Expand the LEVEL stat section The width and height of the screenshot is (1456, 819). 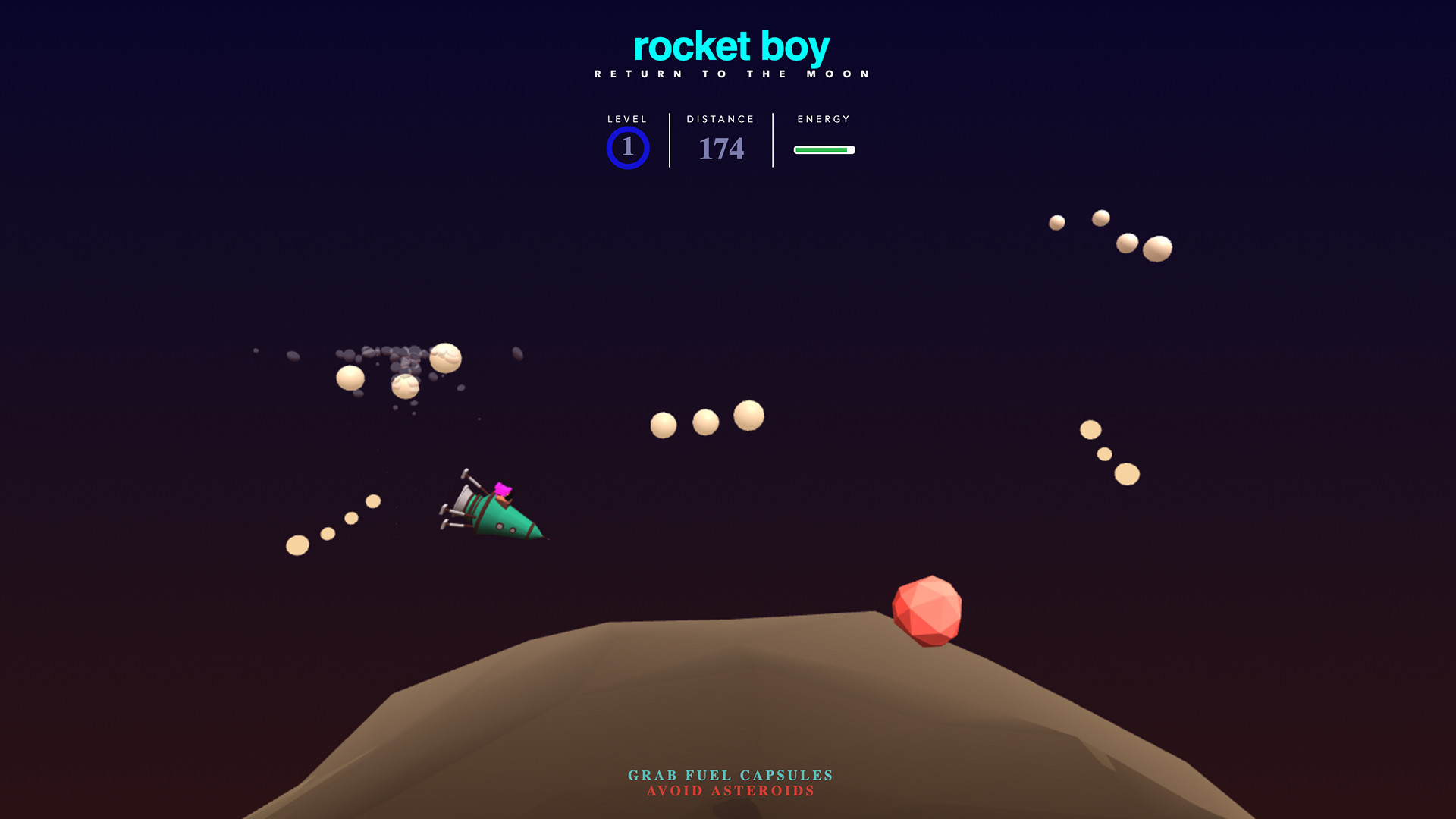tap(626, 119)
